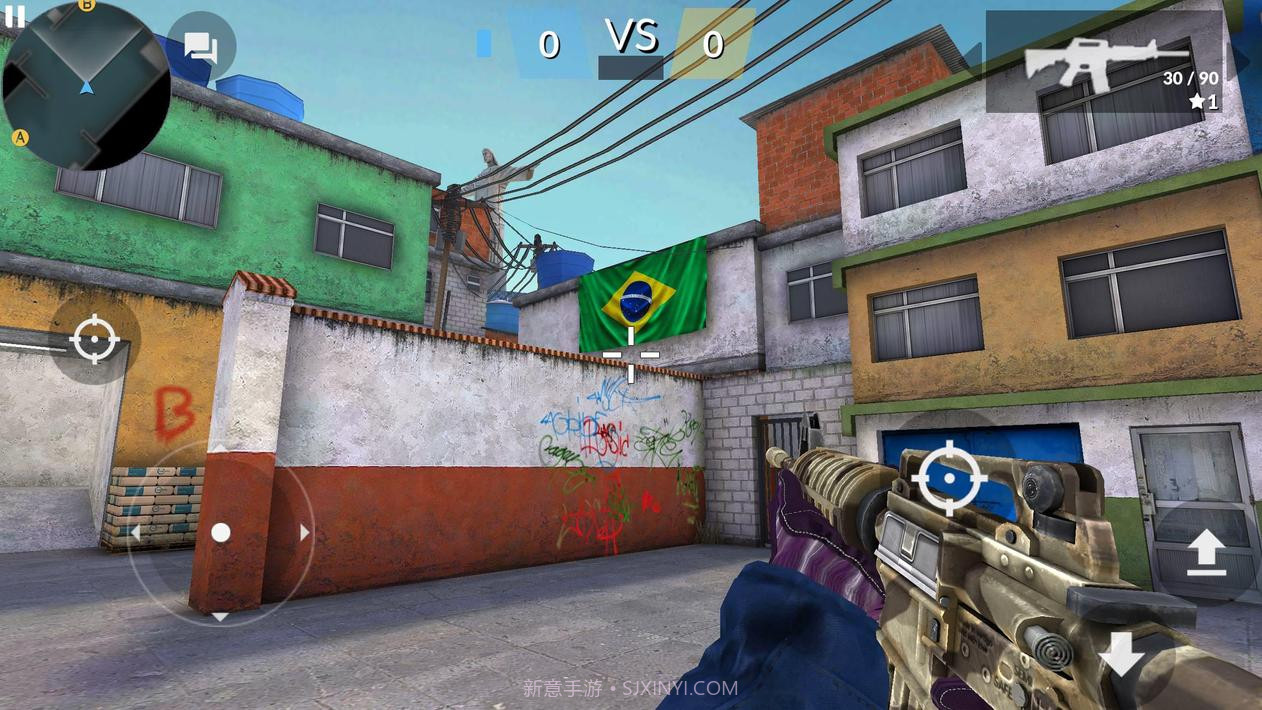
Task: Click the joystick's left arrow
Action: pyautogui.click(x=136, y=533)
